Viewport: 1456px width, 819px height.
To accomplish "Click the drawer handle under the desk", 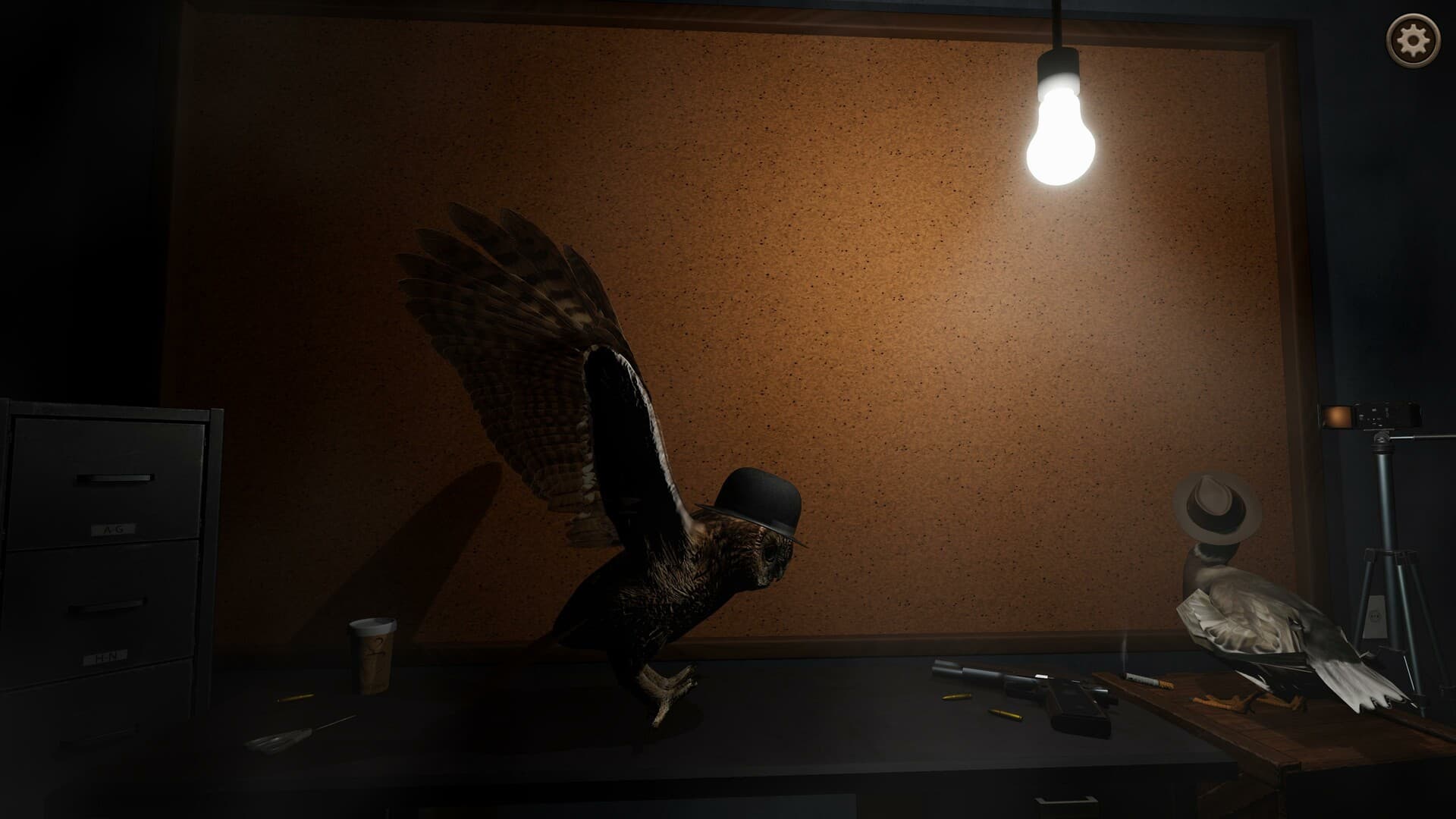I will pyautogui.click(x=1065, y=800).
